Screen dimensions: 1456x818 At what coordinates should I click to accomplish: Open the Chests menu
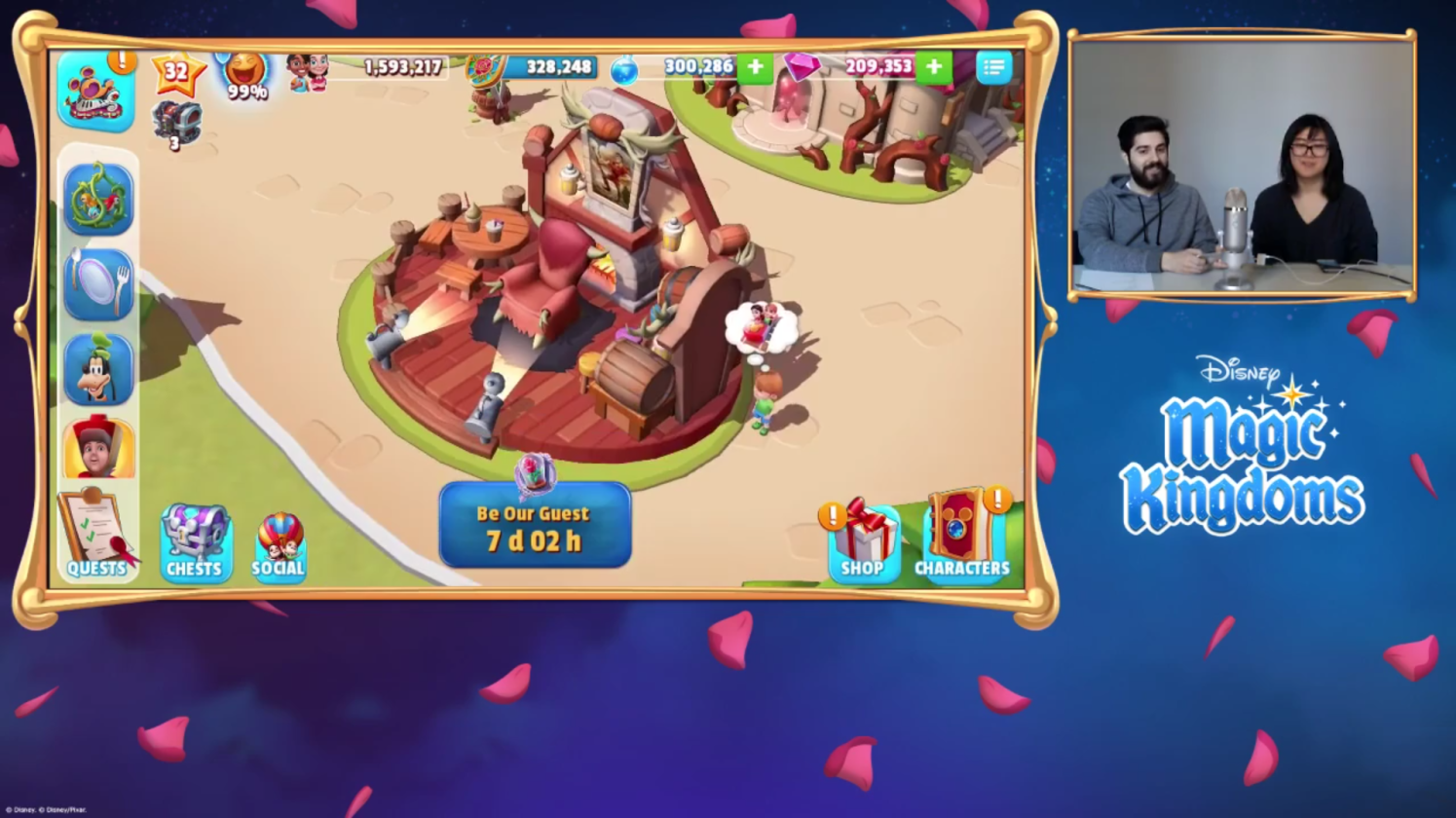pos(195,537)
